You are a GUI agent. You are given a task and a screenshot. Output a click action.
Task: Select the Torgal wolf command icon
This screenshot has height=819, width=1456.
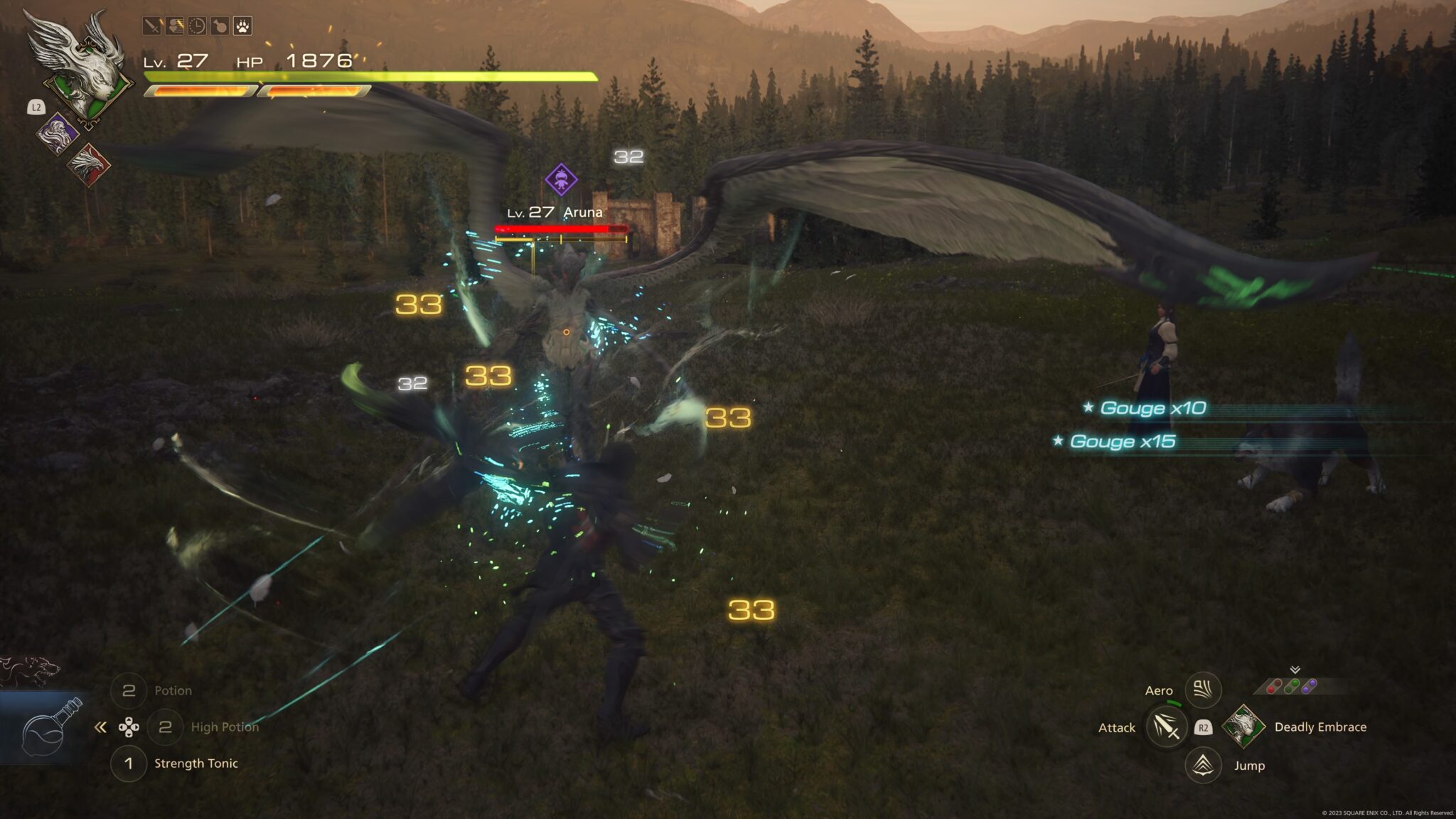28,670
